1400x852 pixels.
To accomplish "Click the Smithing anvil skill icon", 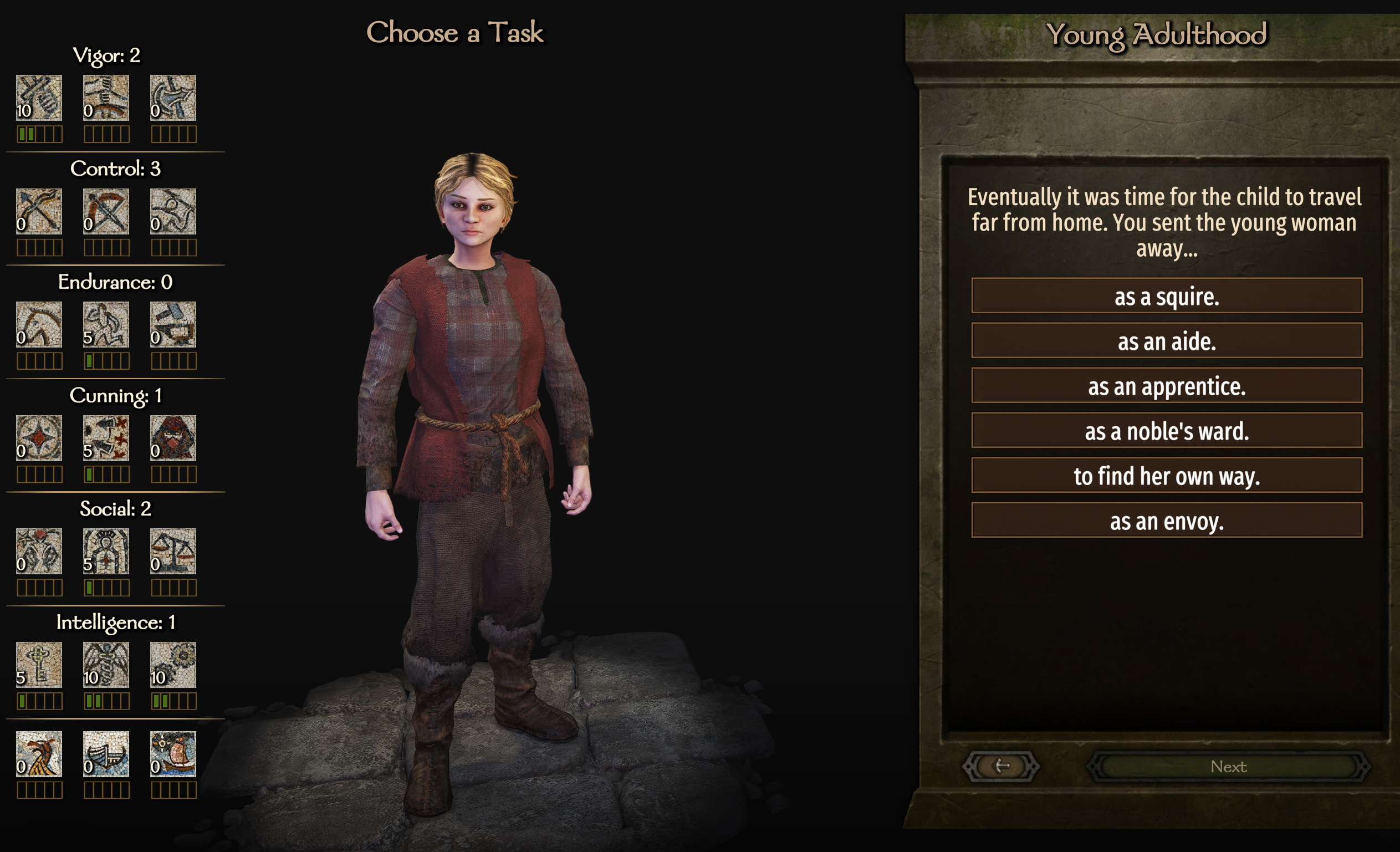I will point(173,324).
